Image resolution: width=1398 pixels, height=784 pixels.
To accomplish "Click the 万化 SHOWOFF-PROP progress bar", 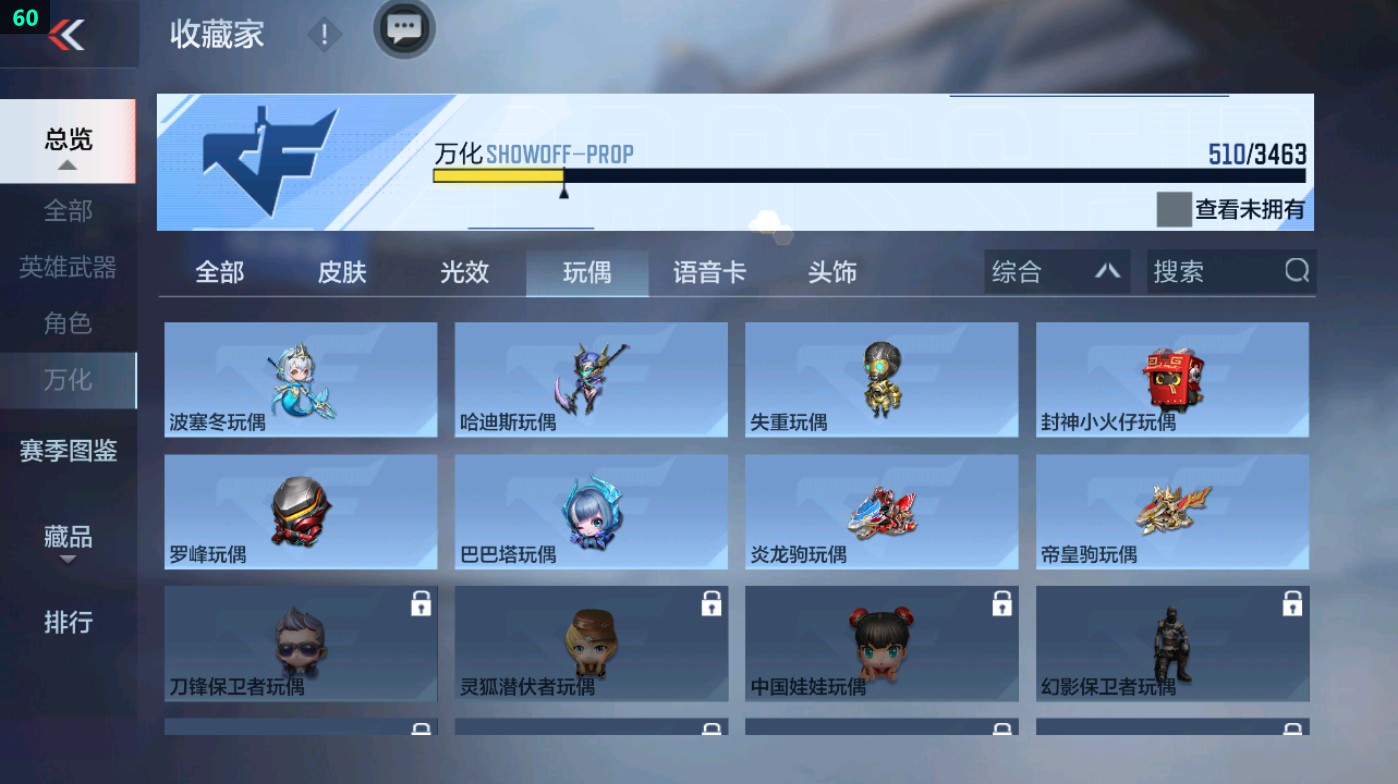I will pos(868,175).
